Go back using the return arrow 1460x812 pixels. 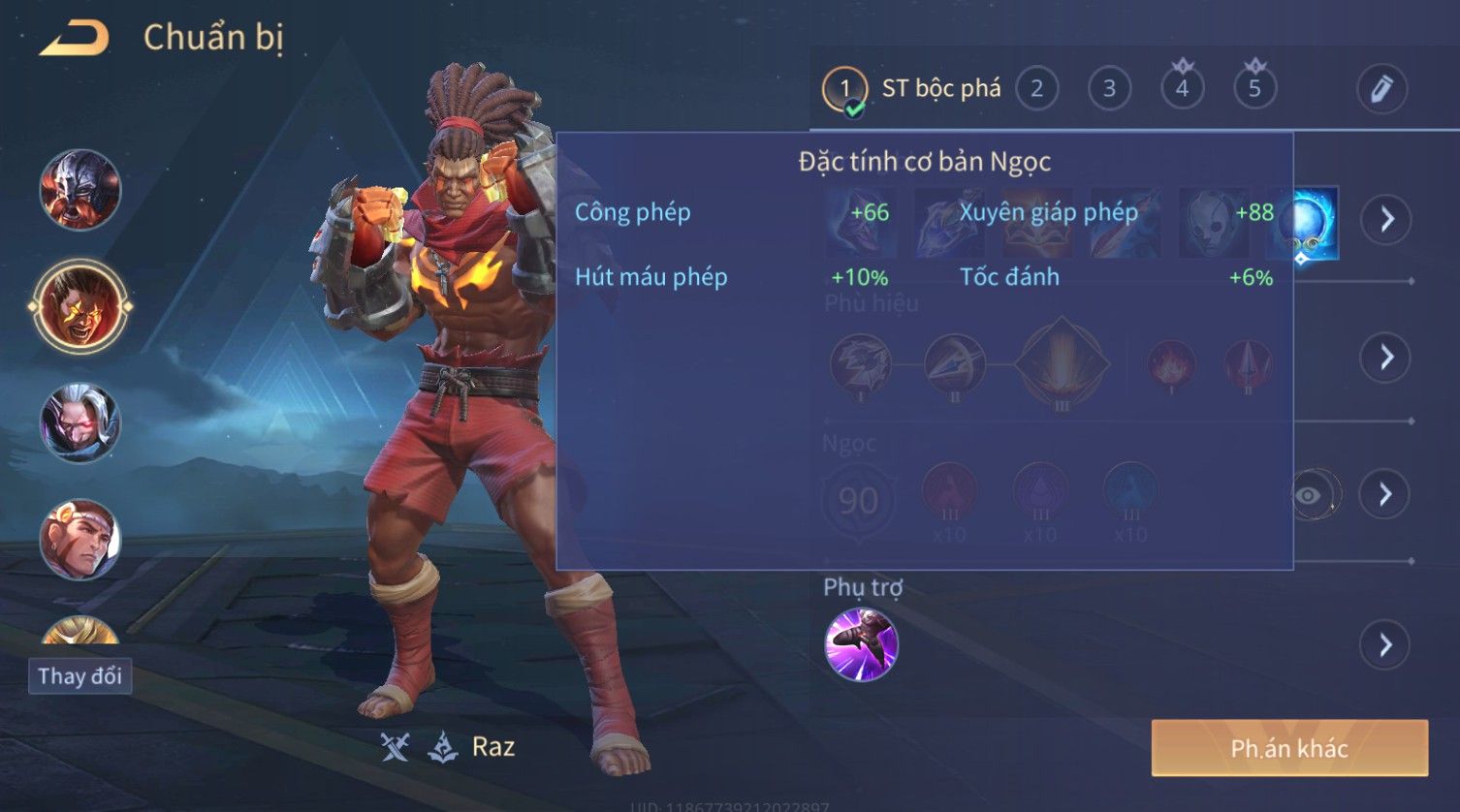75,39
